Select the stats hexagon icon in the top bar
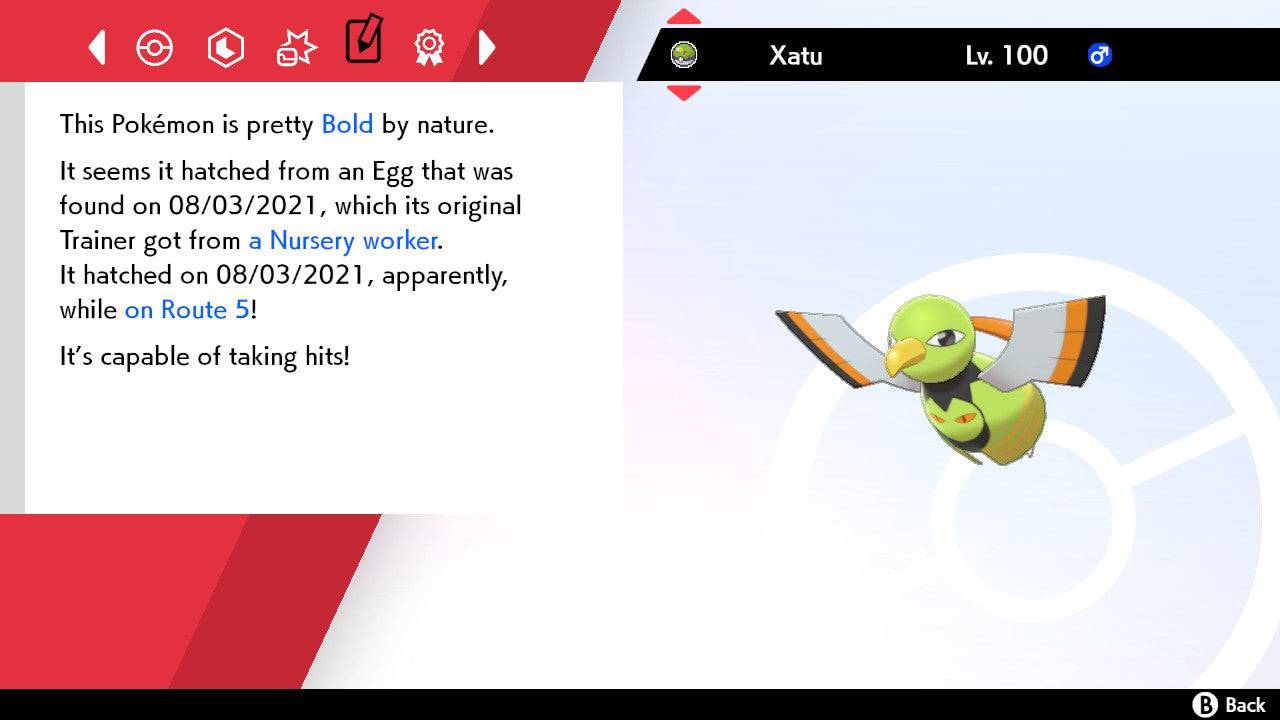The height and width of the screenshot is (720, 1280). (226, 47)
